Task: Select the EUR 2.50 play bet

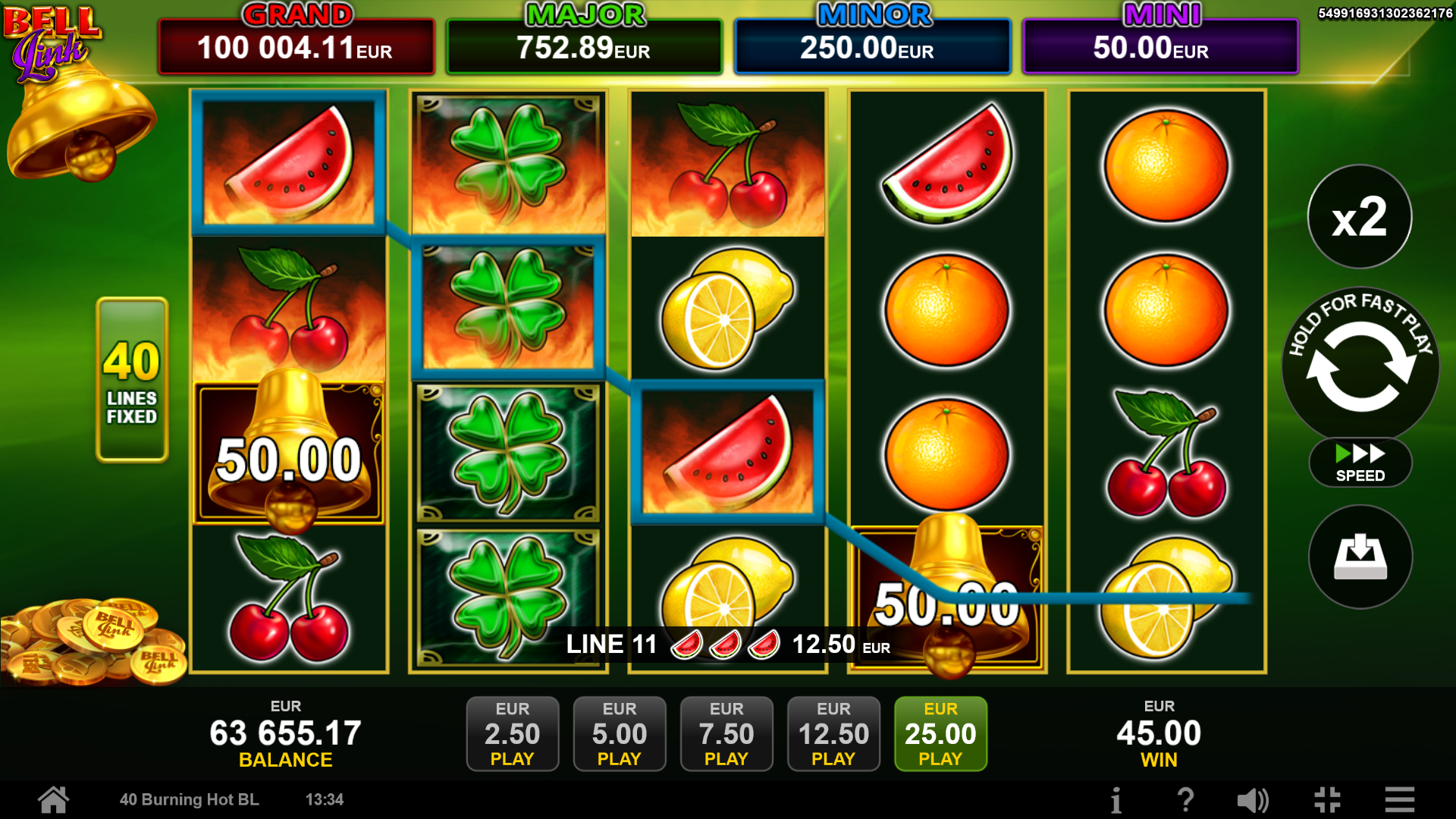Action: 513,733
